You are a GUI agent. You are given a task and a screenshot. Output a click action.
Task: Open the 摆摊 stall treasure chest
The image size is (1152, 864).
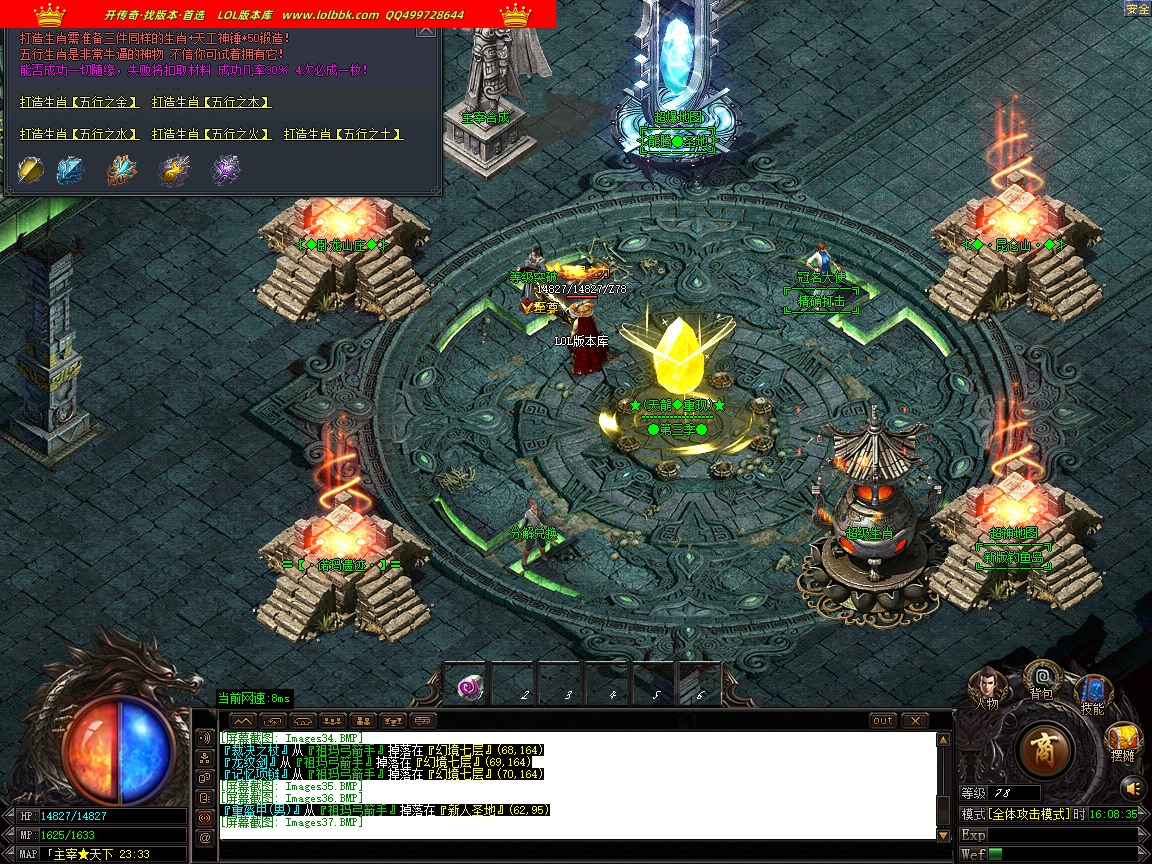point(1123,741)
